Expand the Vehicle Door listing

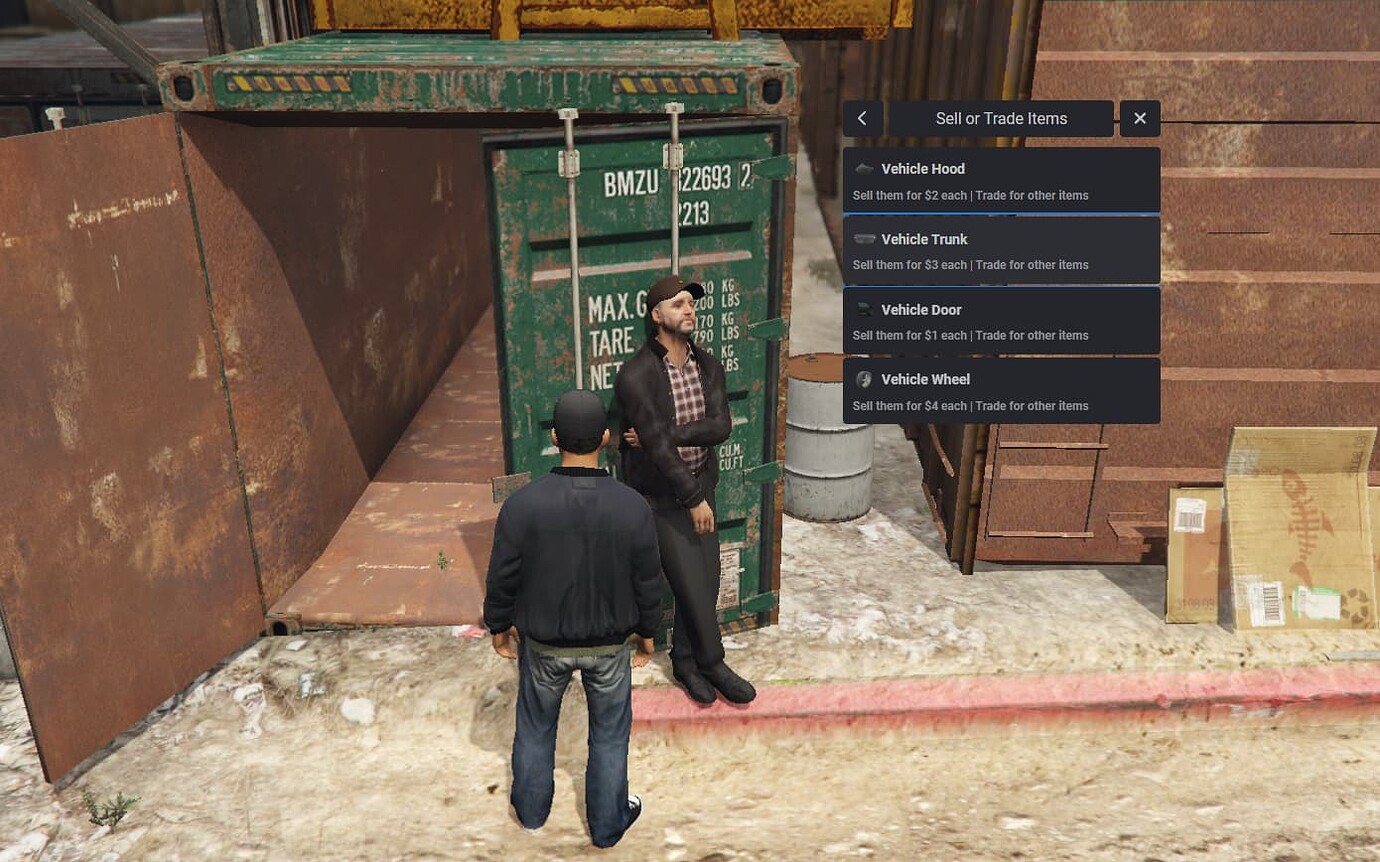click(1002, 320)
